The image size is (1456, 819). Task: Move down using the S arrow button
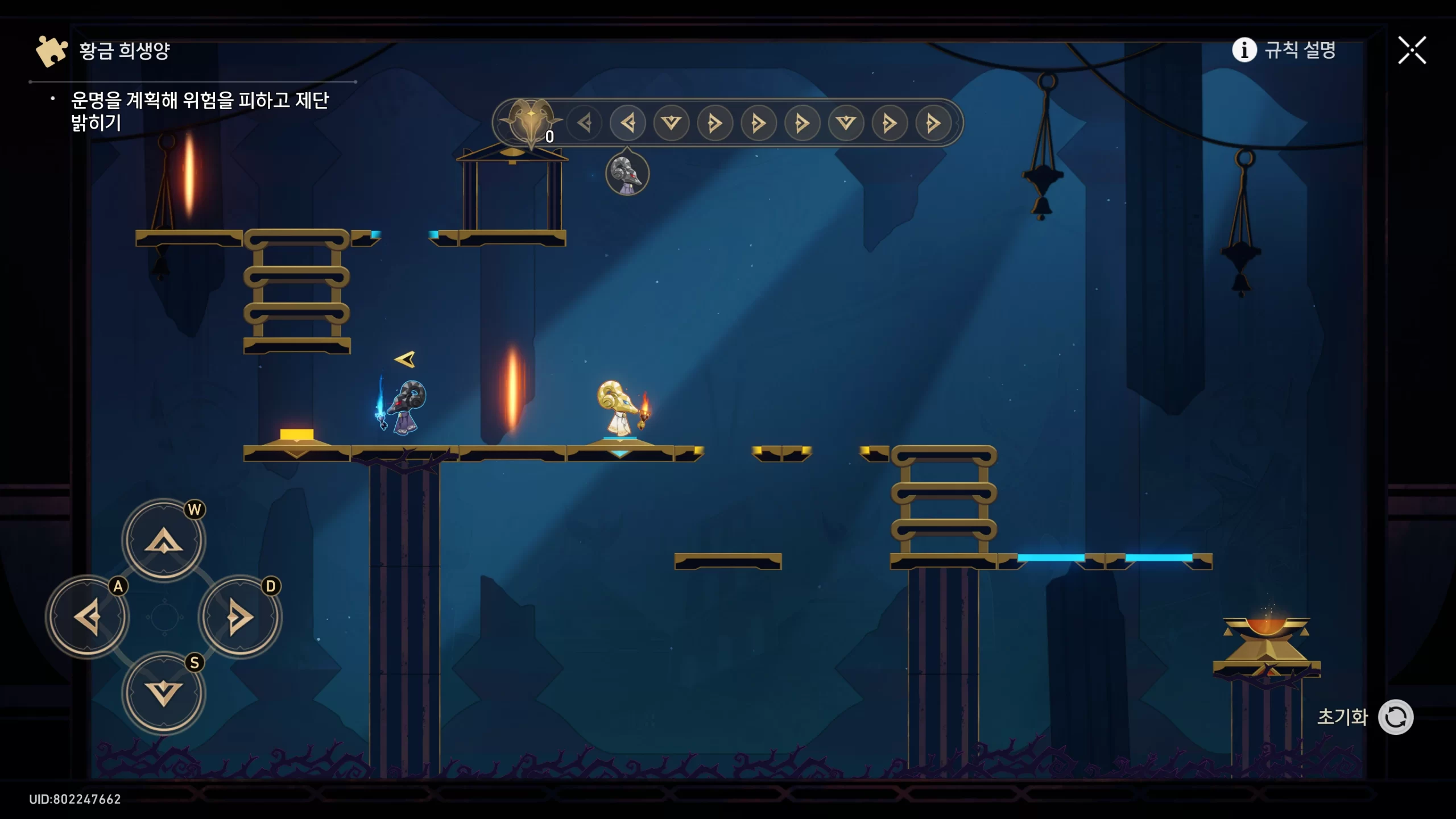pyautogui.click(x=164, y=693)
